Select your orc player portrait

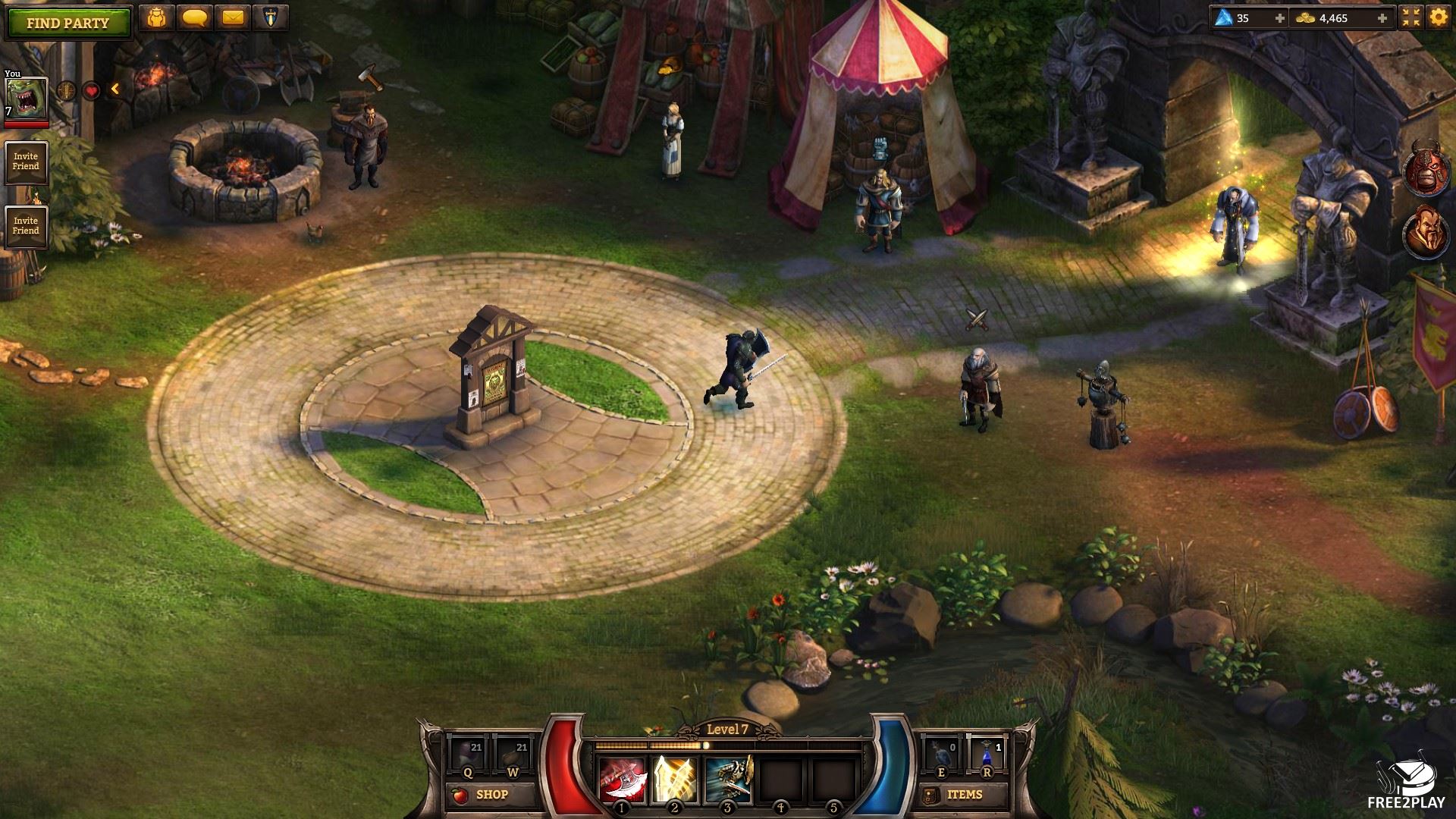[27, 98]
